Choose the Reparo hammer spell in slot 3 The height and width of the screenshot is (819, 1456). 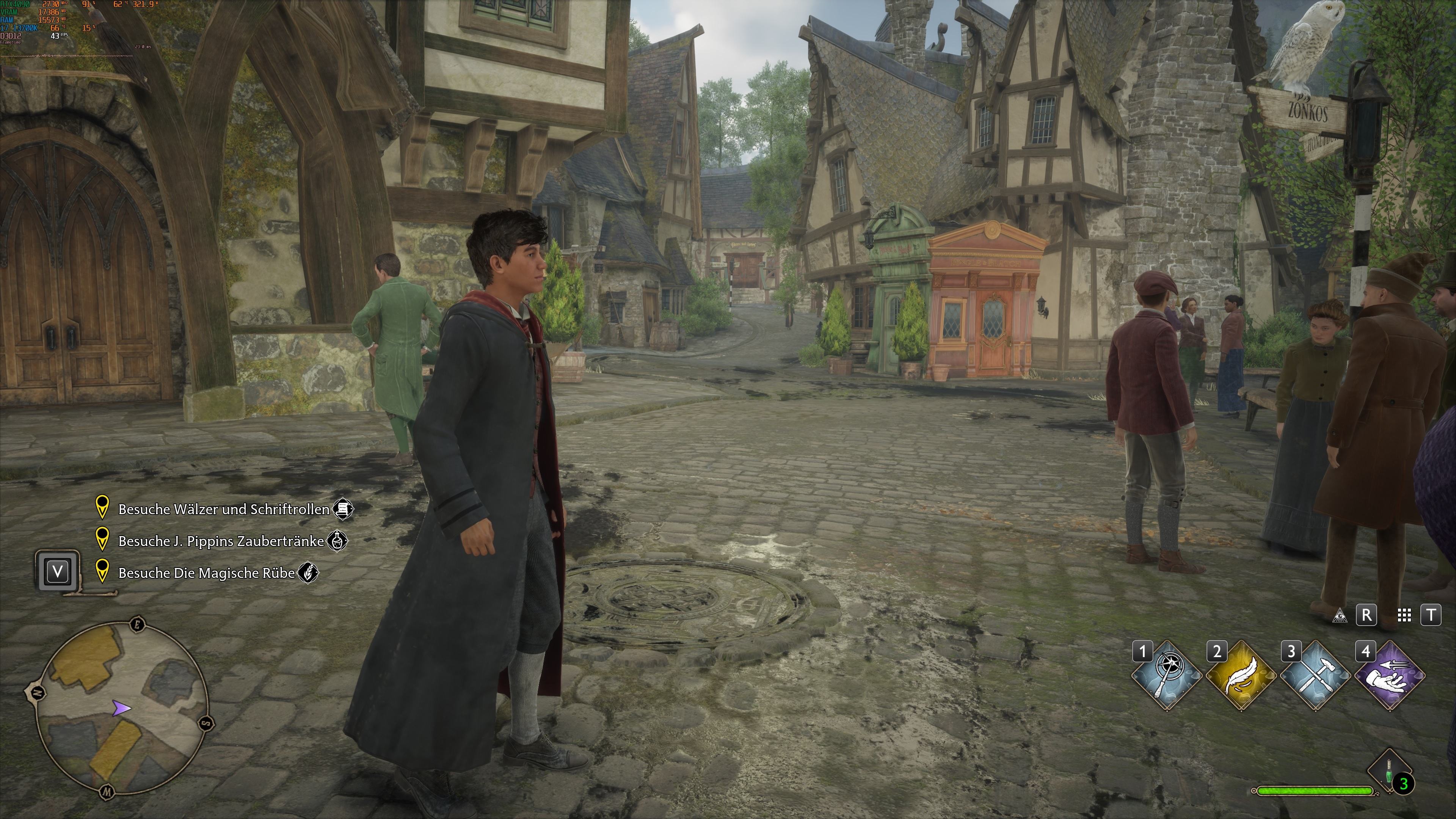coord(1315,675)
